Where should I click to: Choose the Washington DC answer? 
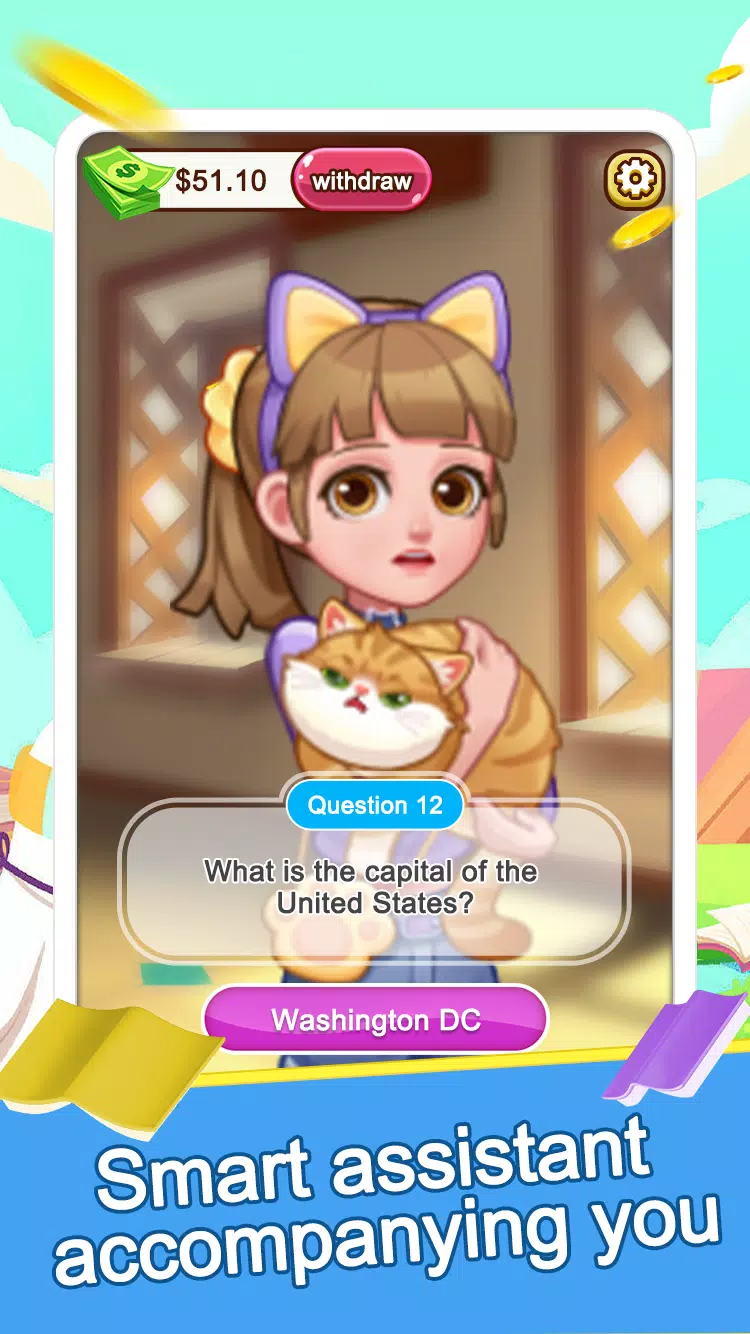point(376,1020)
